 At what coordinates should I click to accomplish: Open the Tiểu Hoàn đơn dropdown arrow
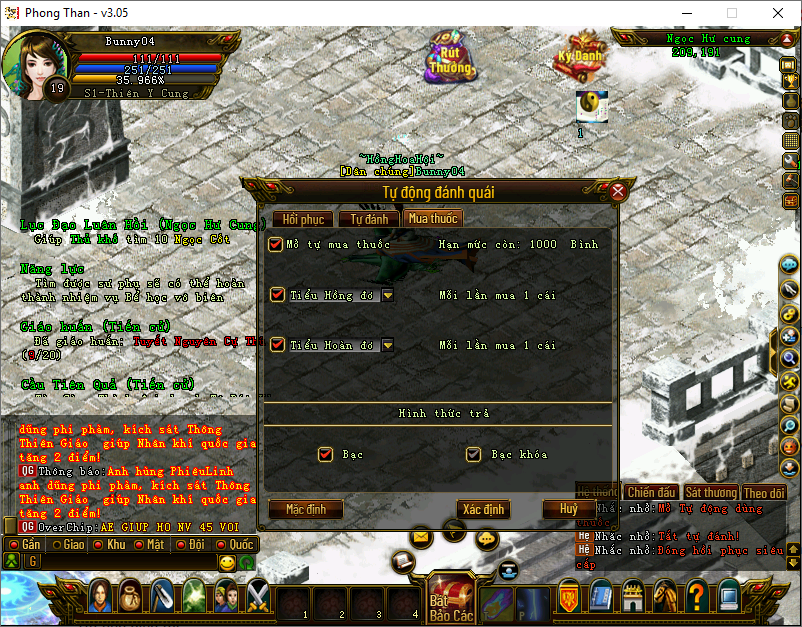click(x=387, y=345)
